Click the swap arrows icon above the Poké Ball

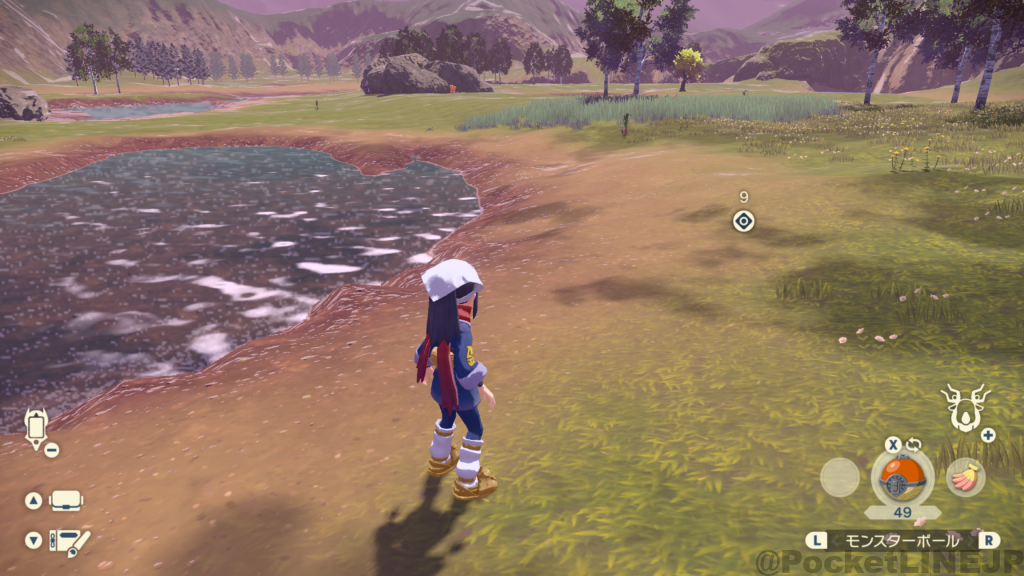point(913,445)
